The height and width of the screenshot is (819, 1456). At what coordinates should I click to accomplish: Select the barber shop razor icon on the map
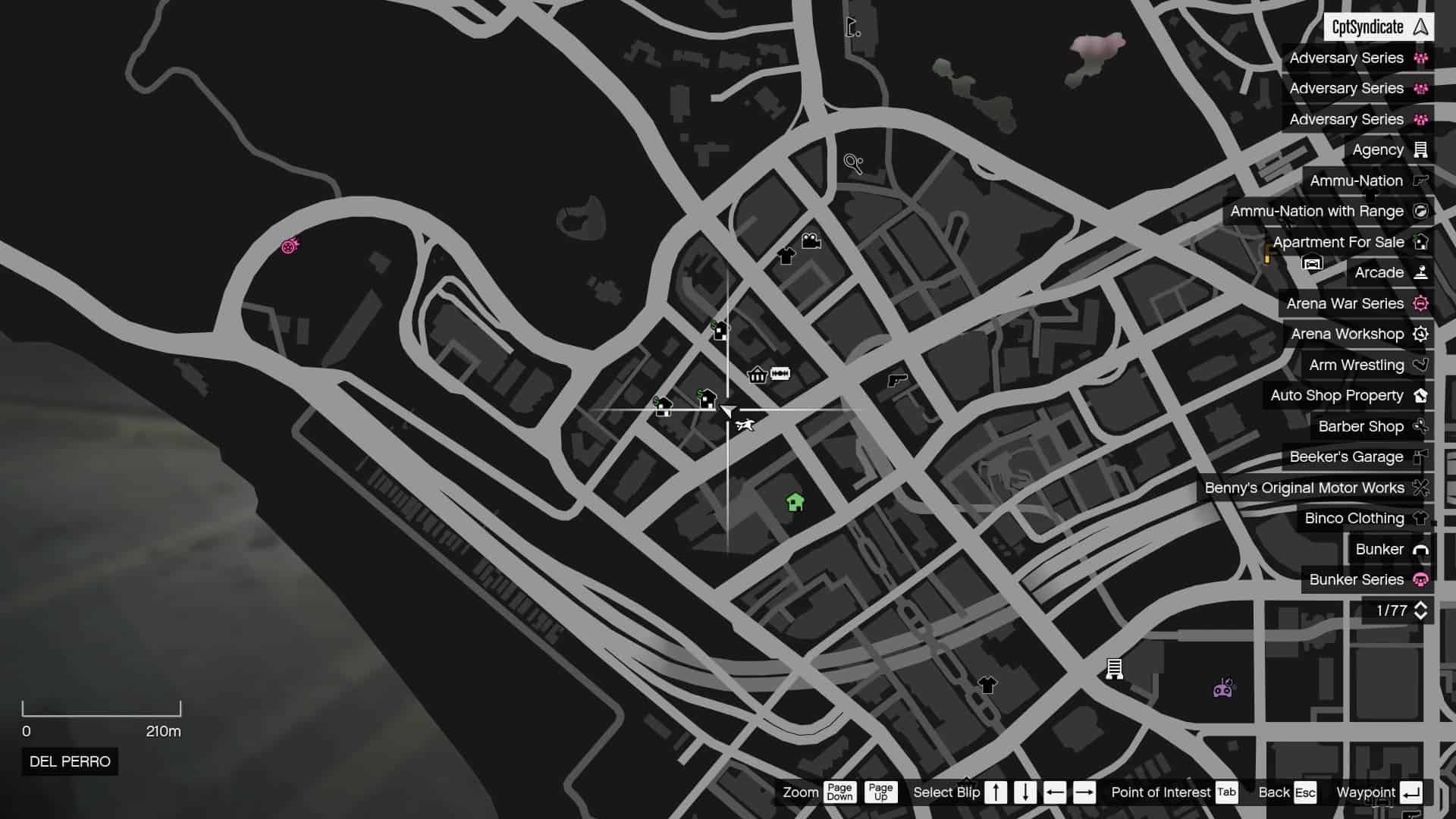click(781, 373)
